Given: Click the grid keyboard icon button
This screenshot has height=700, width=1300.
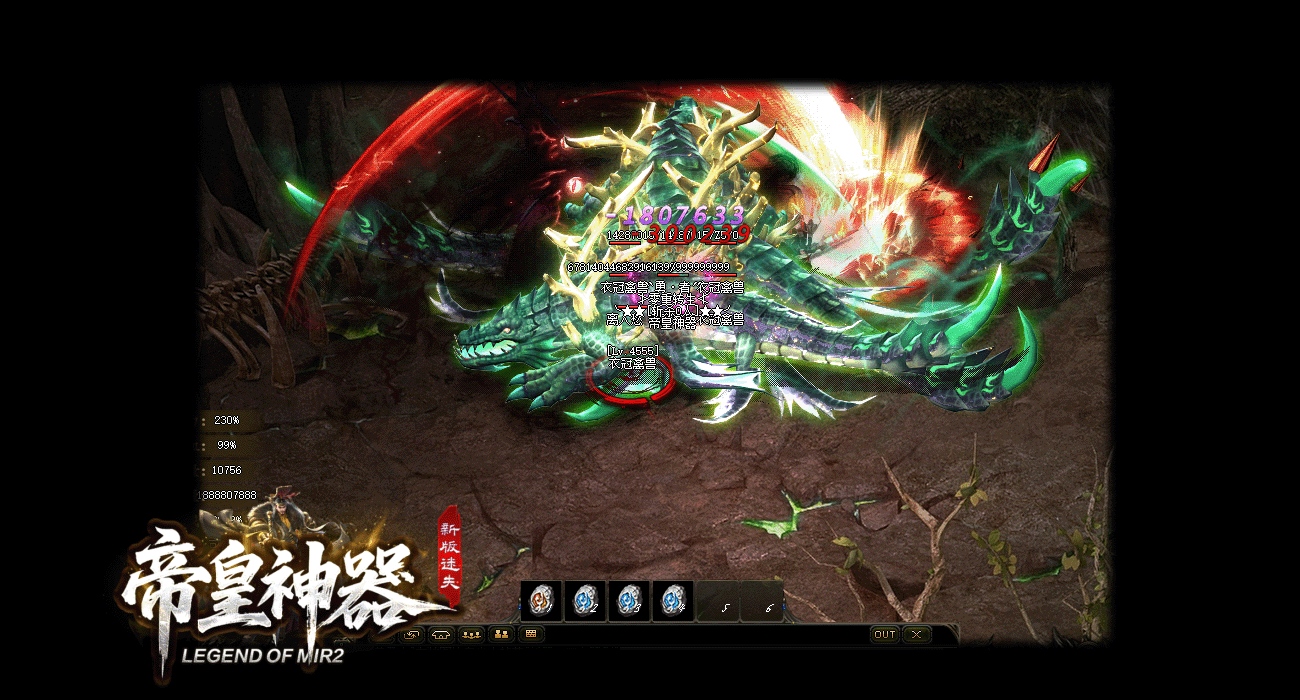Looking at the screenshot, I should tap(531, 634).
